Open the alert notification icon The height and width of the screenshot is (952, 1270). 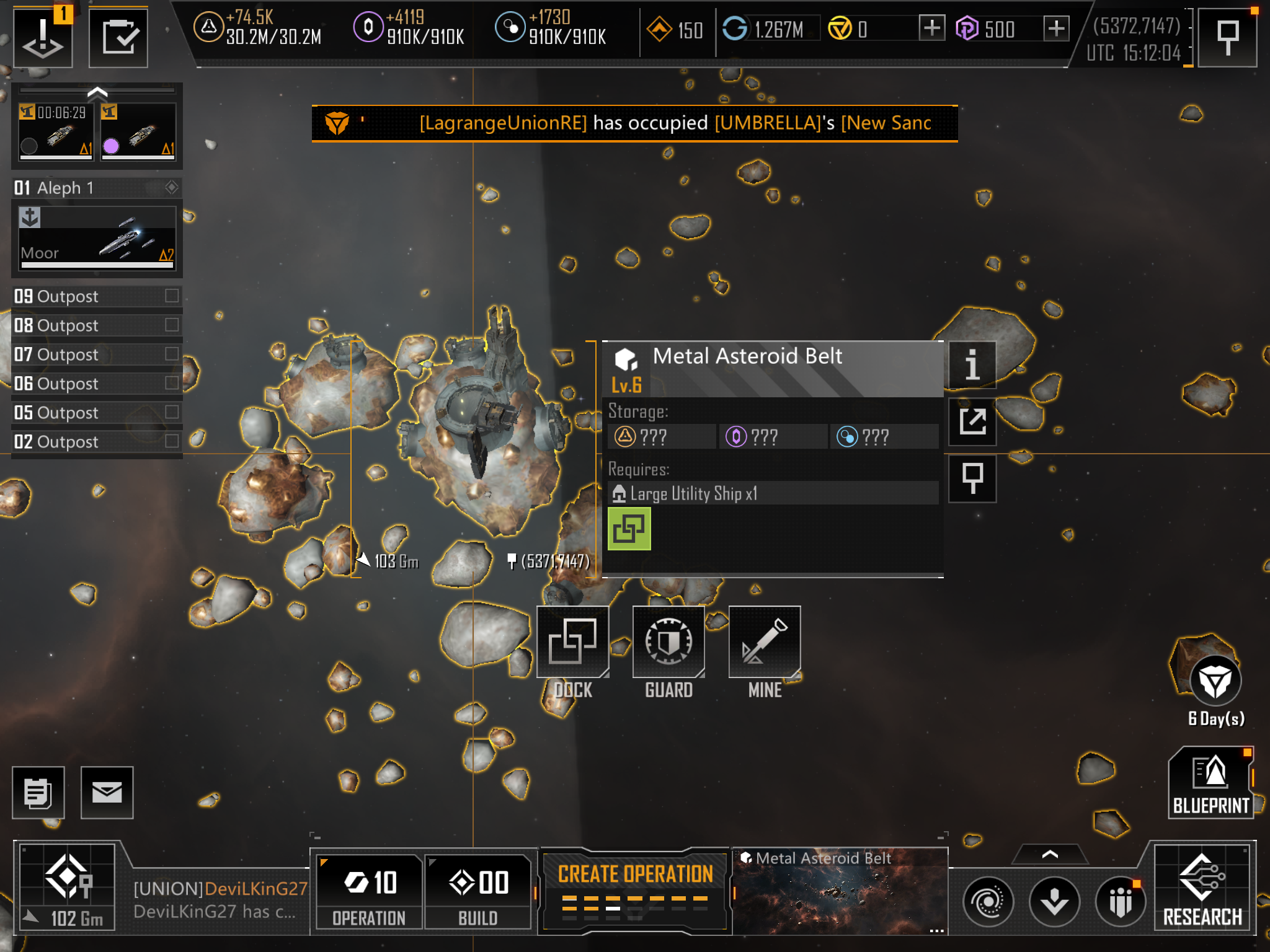coord(43,37)
